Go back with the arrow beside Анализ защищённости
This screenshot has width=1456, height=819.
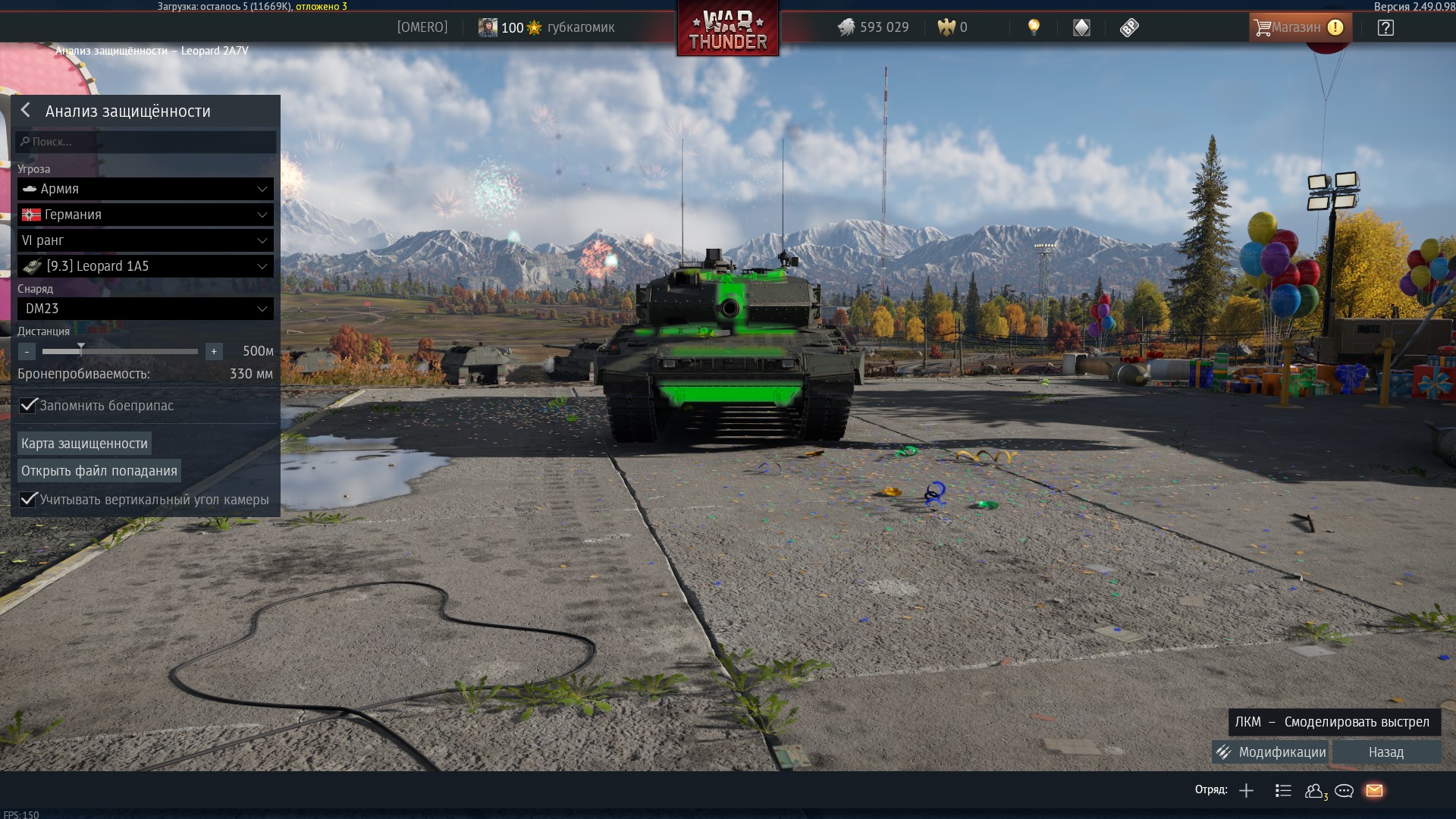tap(26, 111)
